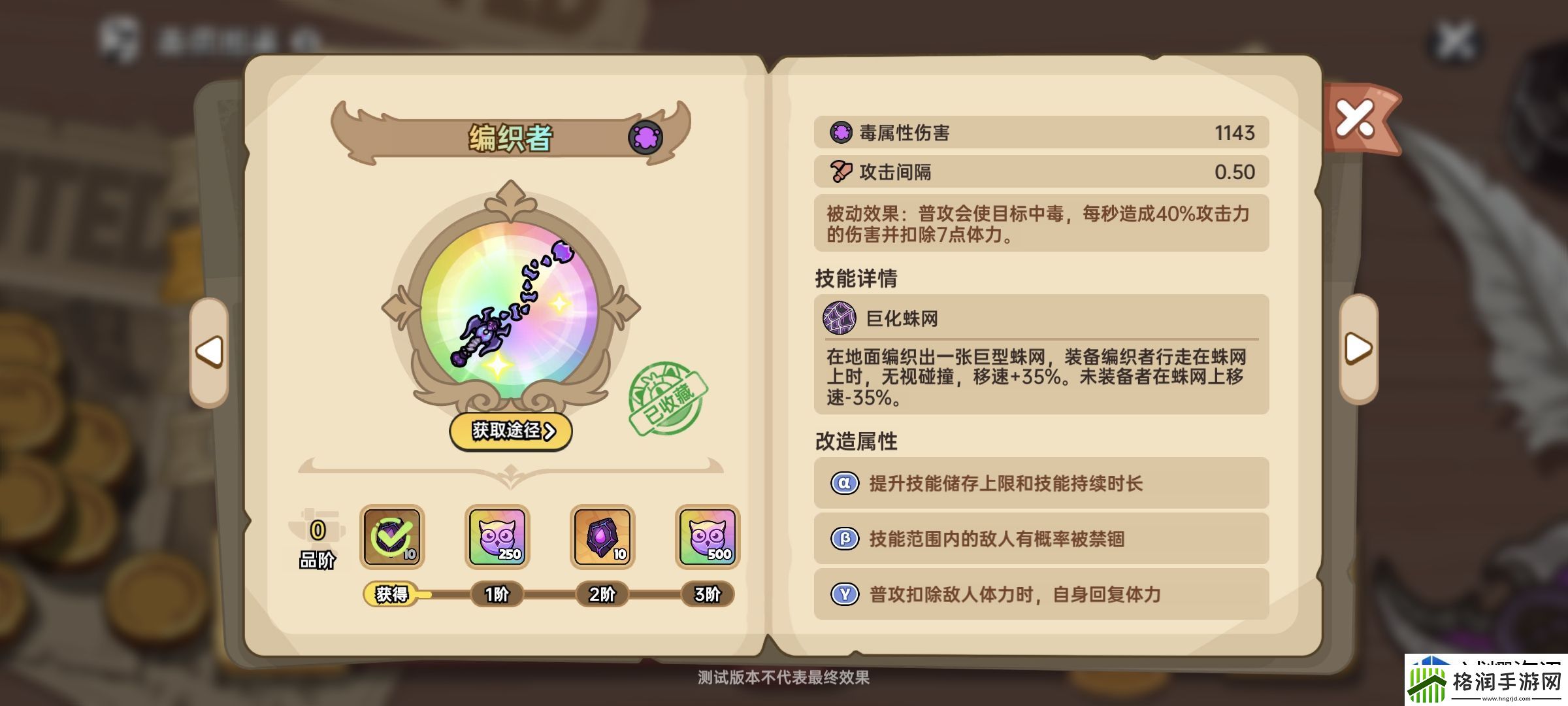Click the owl material icon showing 500

point(707,539)
